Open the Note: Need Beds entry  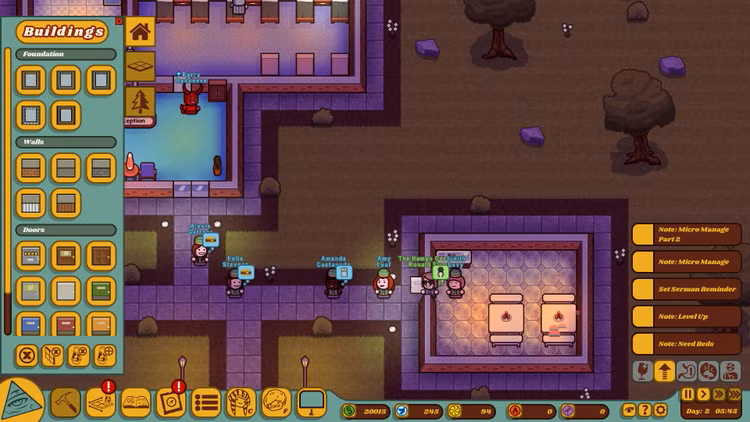pos(688,343)
